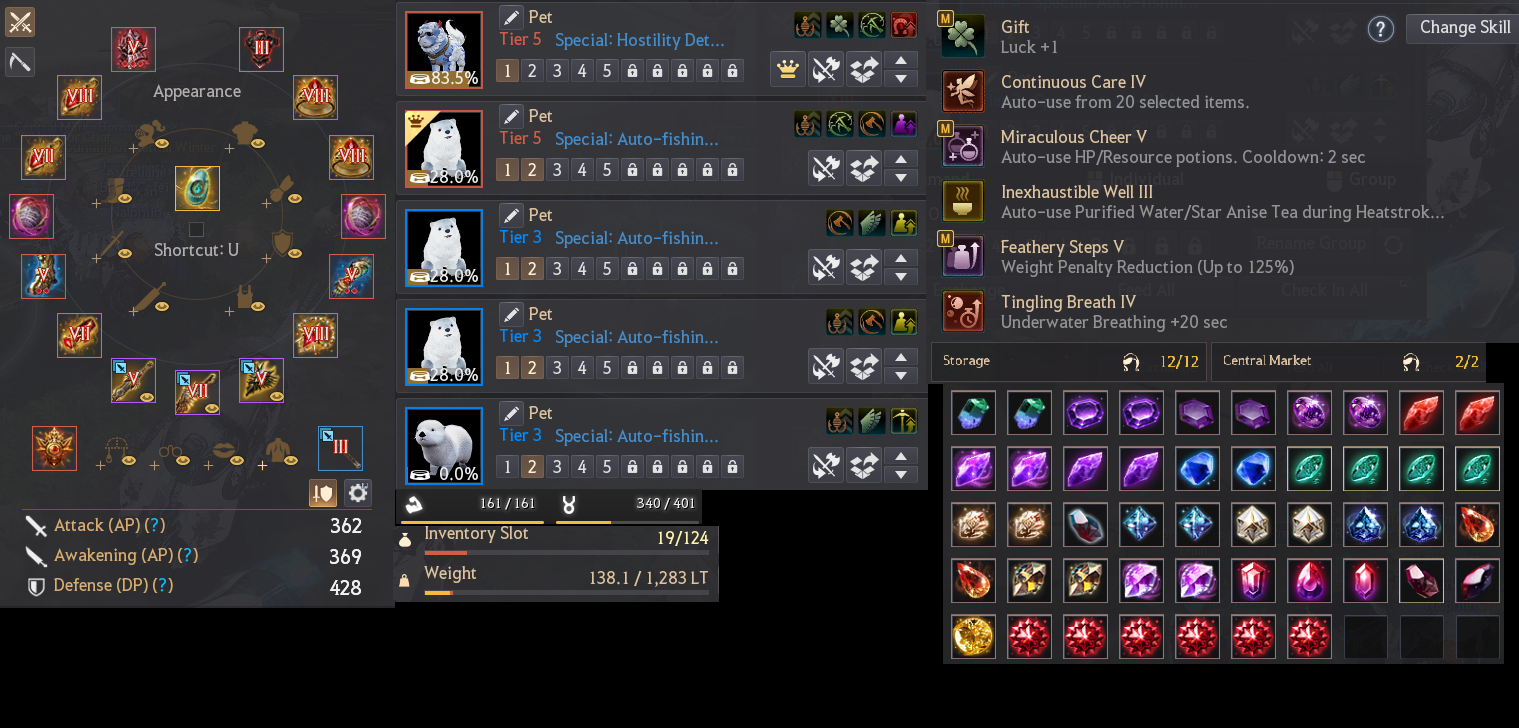
Task: Select the white seal pup pet thumbnail
Action: click(x=443, y=445)
